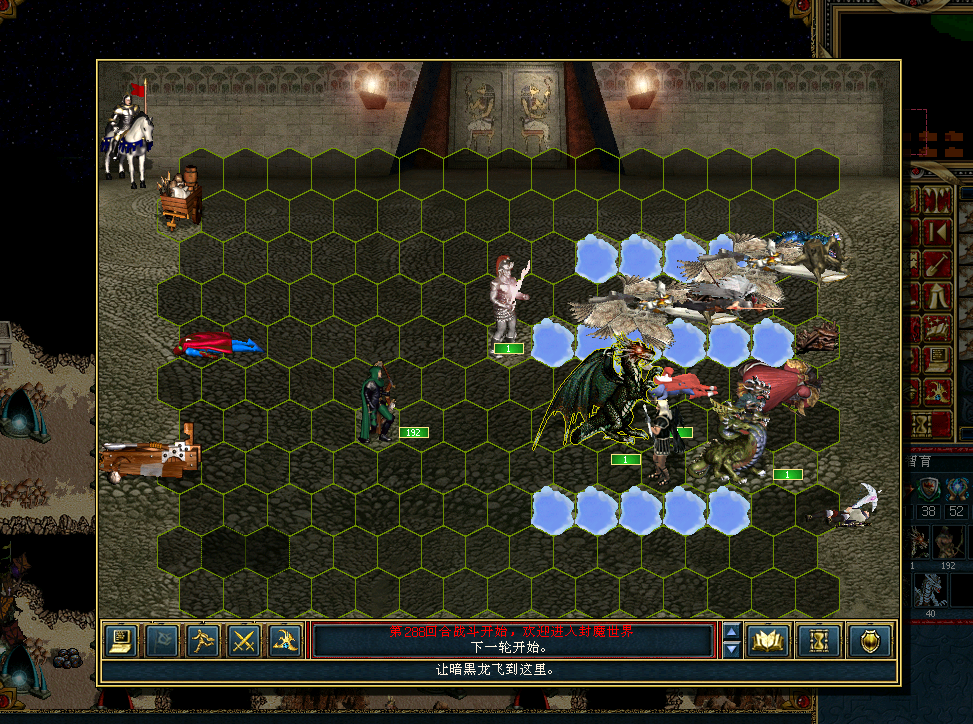Click the winged figure button beside crossed swords
The width and height of the screenshot is (973, 724).
pyautogui.click(x=285, y=640)
